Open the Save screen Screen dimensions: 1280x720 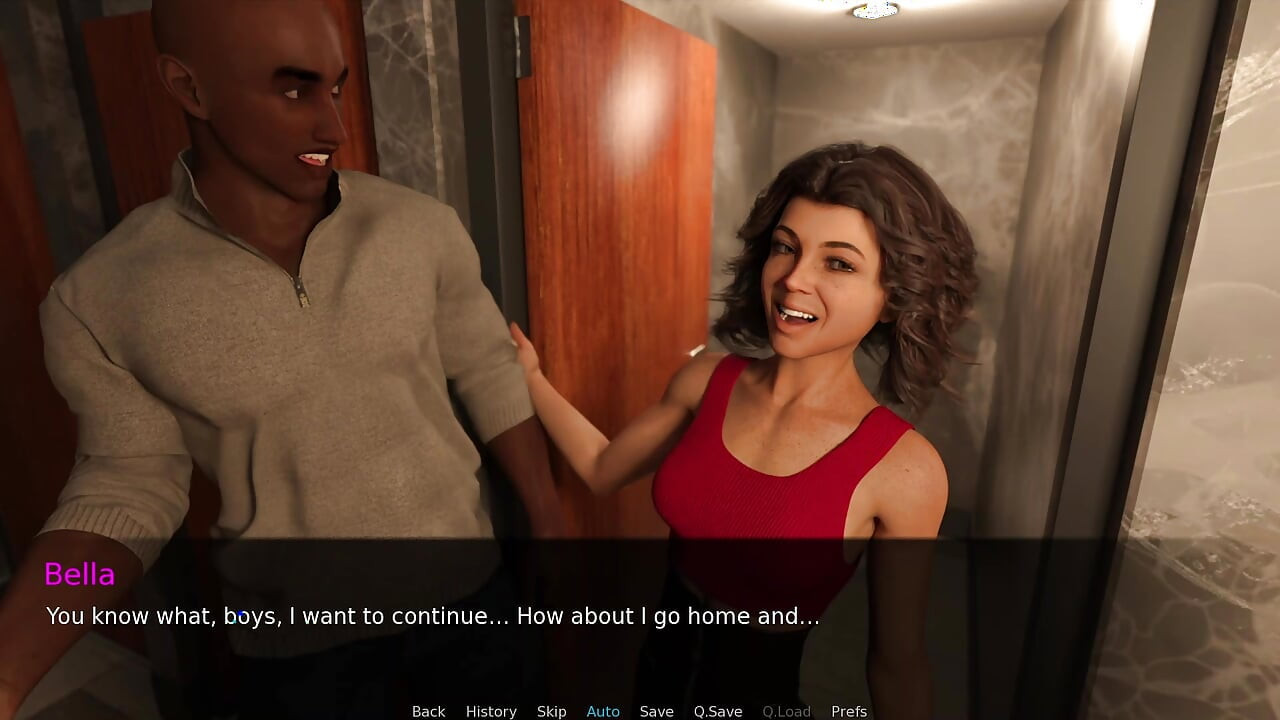[656, 711]
